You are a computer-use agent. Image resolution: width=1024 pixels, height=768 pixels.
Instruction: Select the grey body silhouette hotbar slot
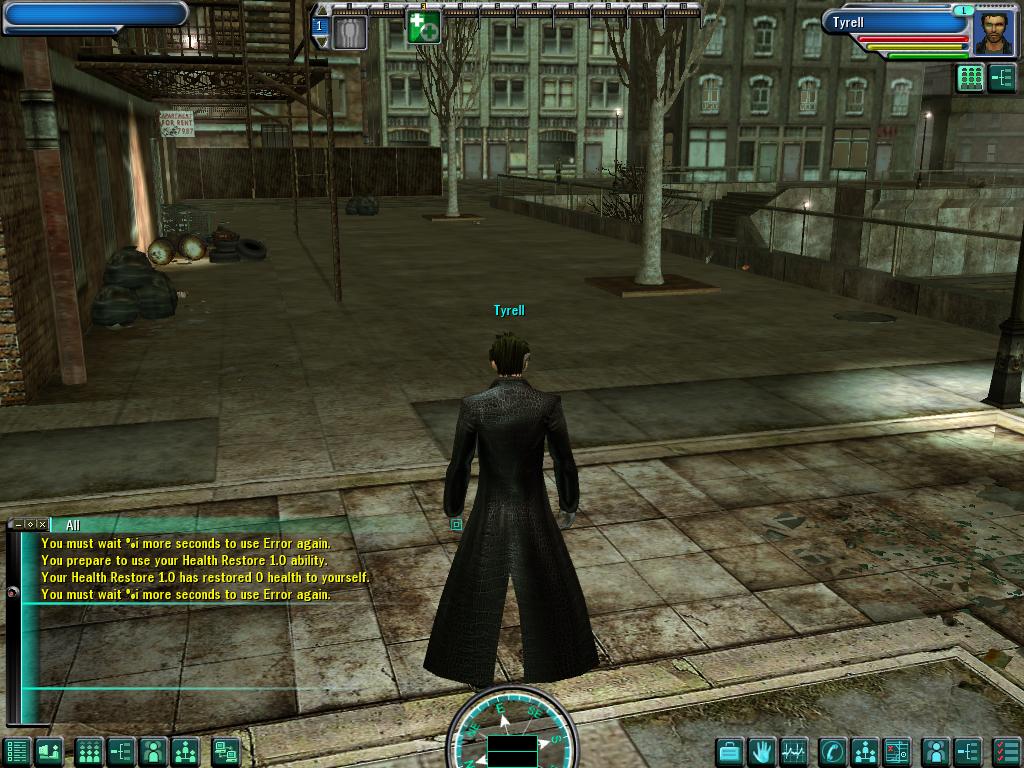[349, 30]
